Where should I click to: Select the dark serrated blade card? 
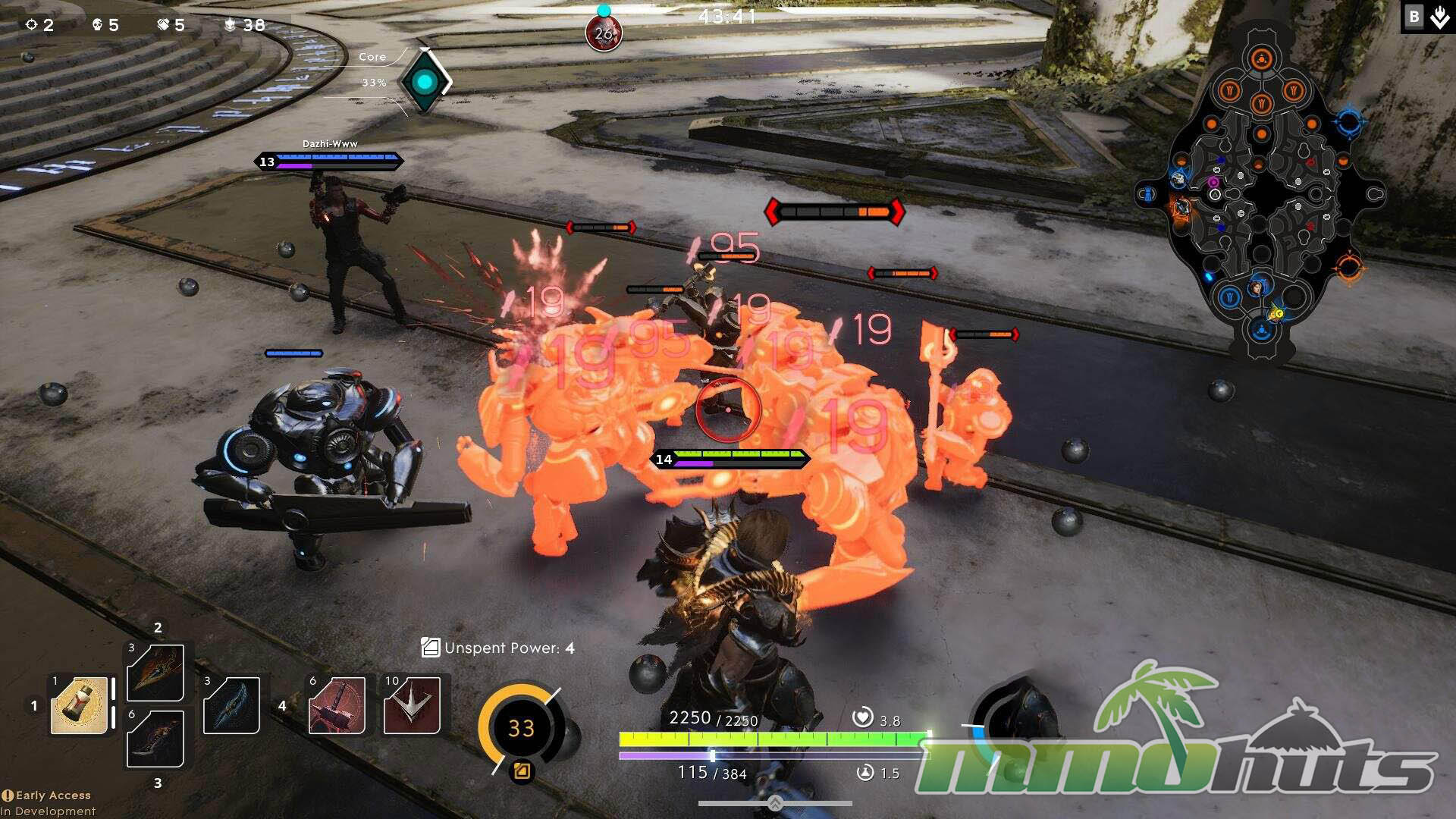(x=155, y=739)
